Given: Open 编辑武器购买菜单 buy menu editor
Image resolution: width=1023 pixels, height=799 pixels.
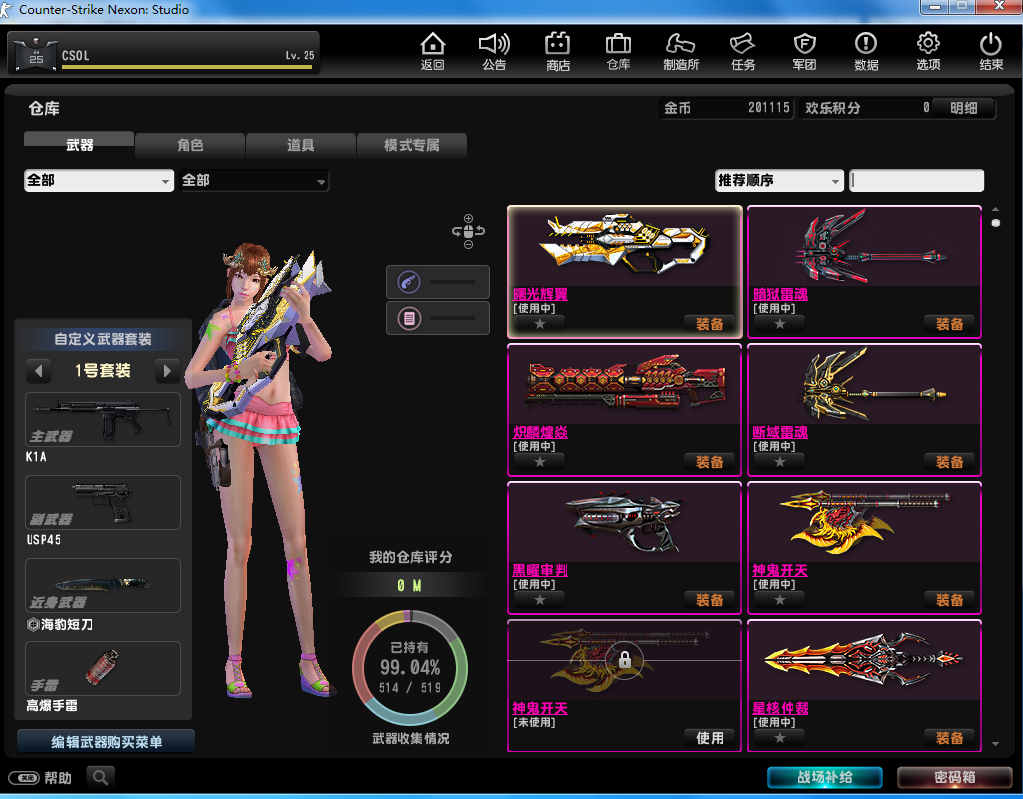Looking at the screenshot, I should [106, 742].
